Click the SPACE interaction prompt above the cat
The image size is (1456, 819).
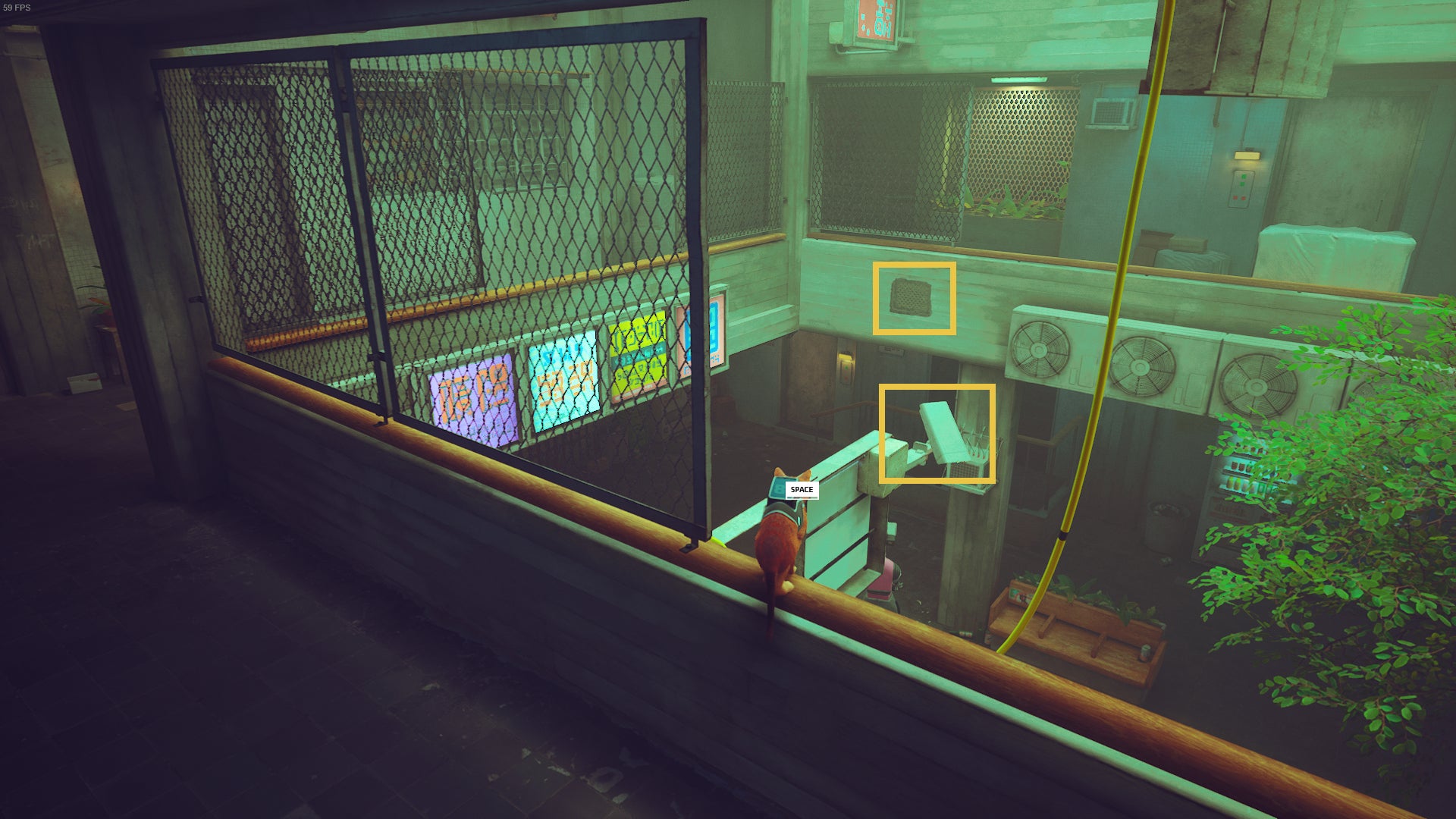[801, 490]
